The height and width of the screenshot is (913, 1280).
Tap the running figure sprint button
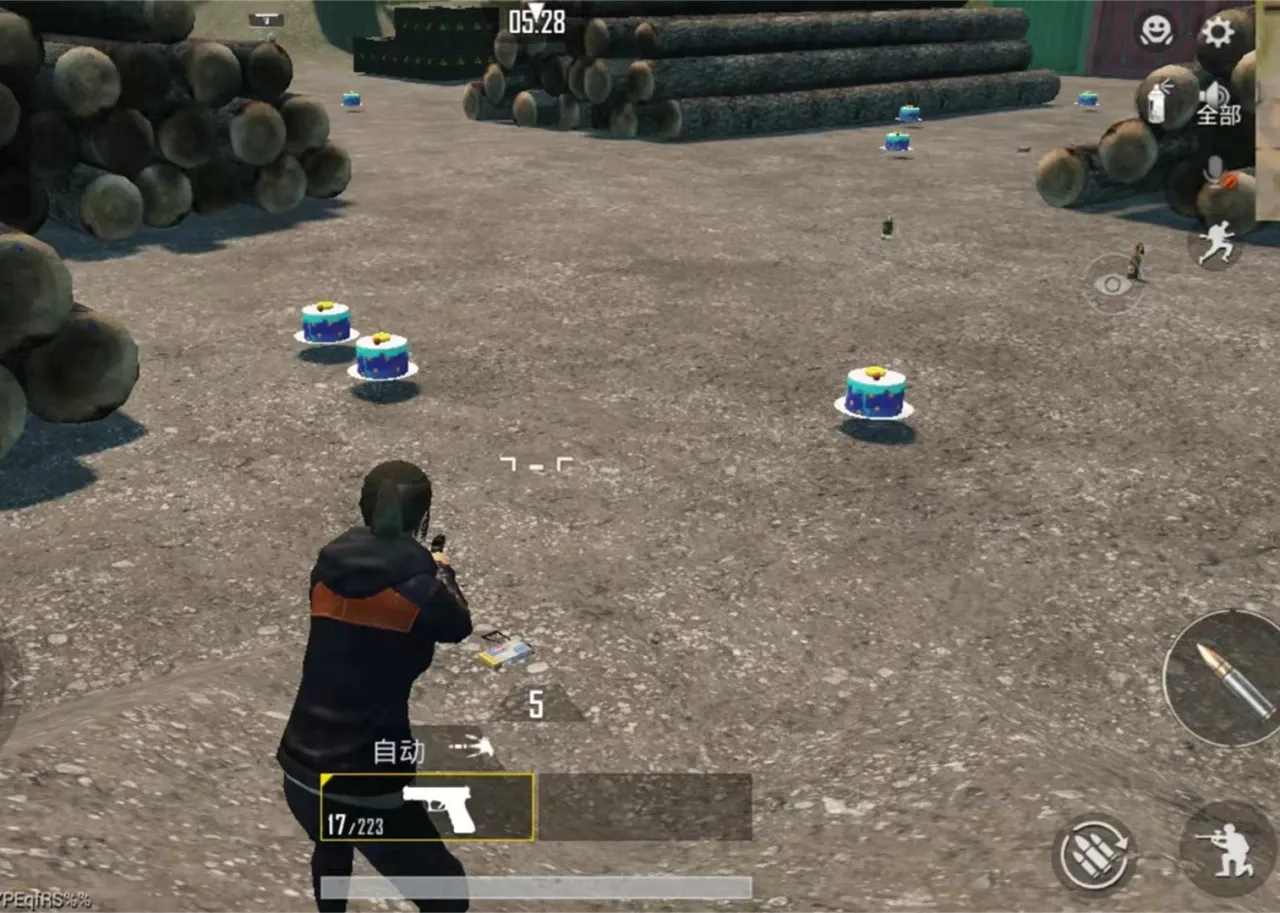[x=1216, y=244]
